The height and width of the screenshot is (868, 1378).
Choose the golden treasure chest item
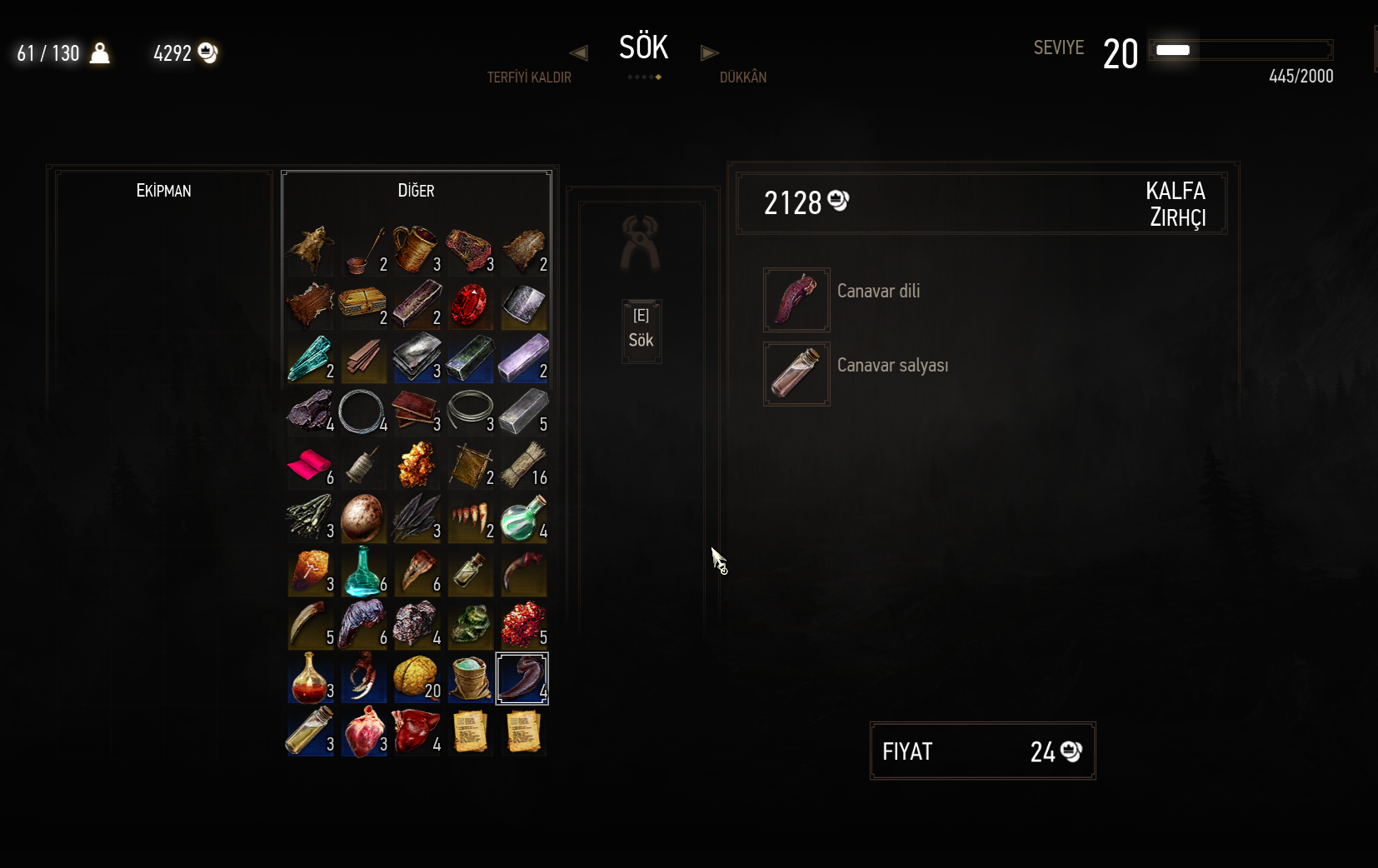pos(362,305)
